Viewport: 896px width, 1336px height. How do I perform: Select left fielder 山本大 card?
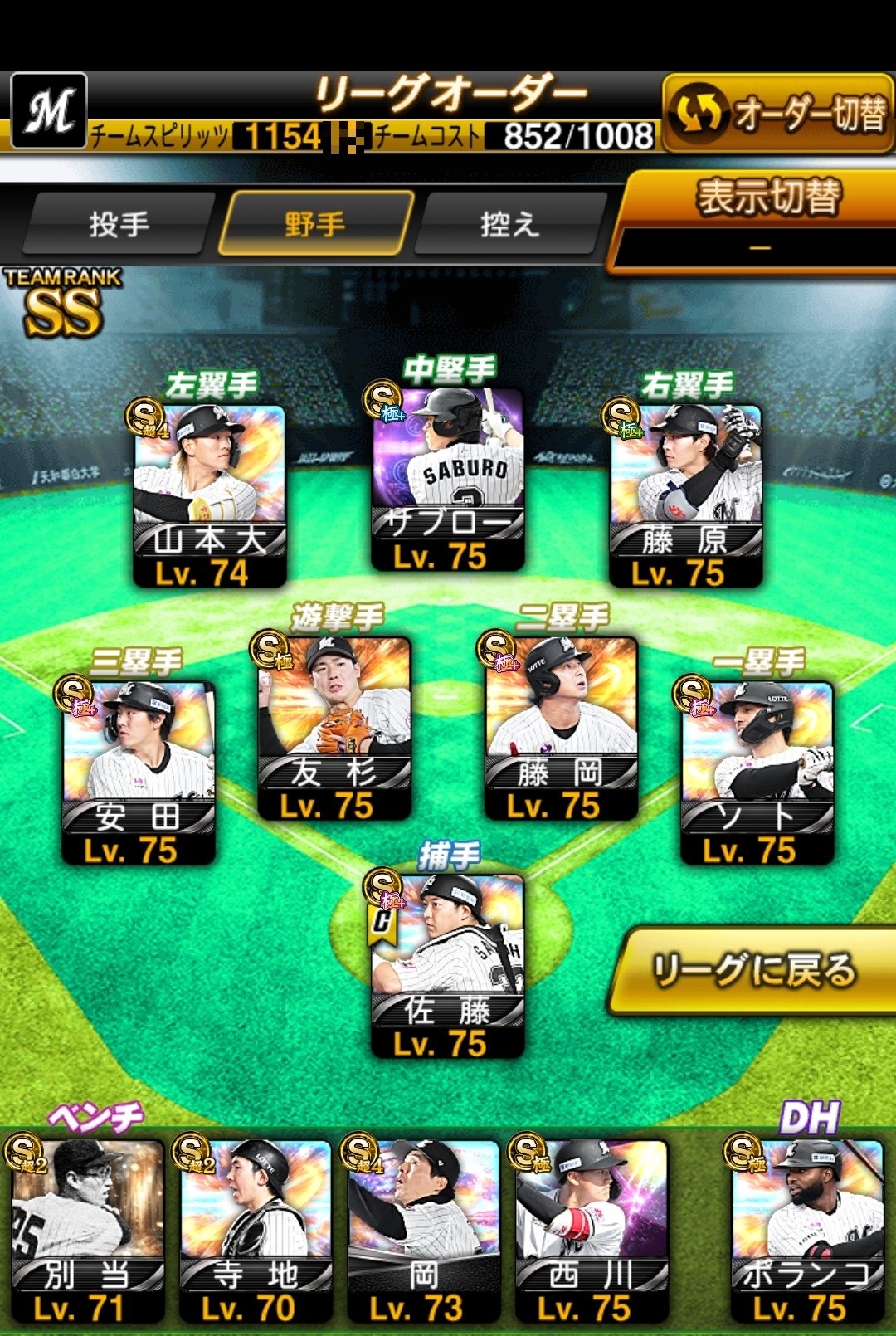(x=210, y=494)
